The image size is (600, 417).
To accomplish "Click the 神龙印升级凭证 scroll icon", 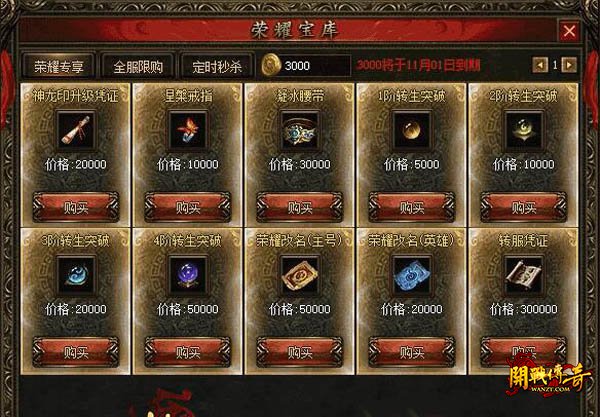I will tap(75, 129).
